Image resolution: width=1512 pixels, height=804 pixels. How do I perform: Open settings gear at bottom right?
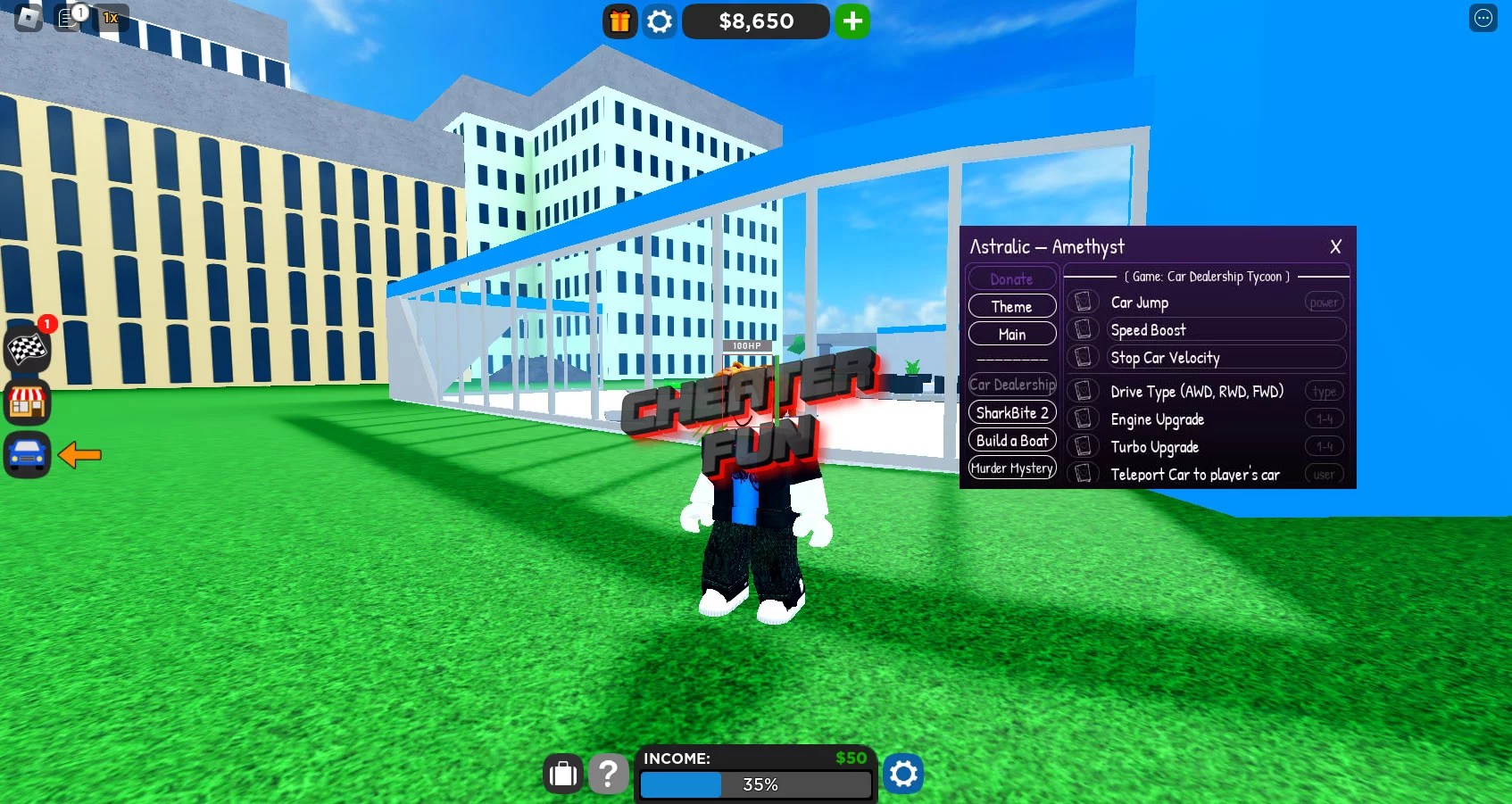(x=903, y=774)
